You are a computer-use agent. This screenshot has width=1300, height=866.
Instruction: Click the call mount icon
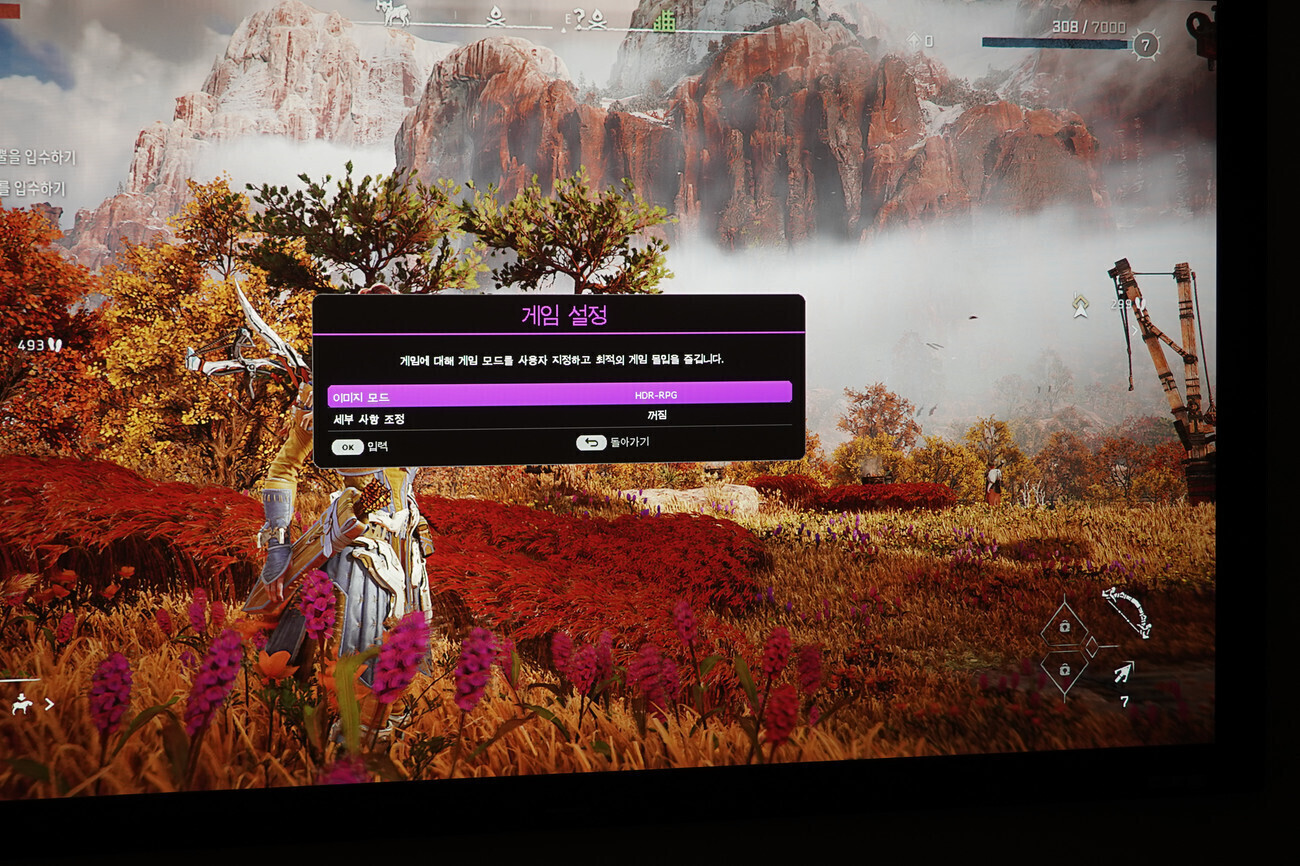pyautogui.click(x=21, y=704)
